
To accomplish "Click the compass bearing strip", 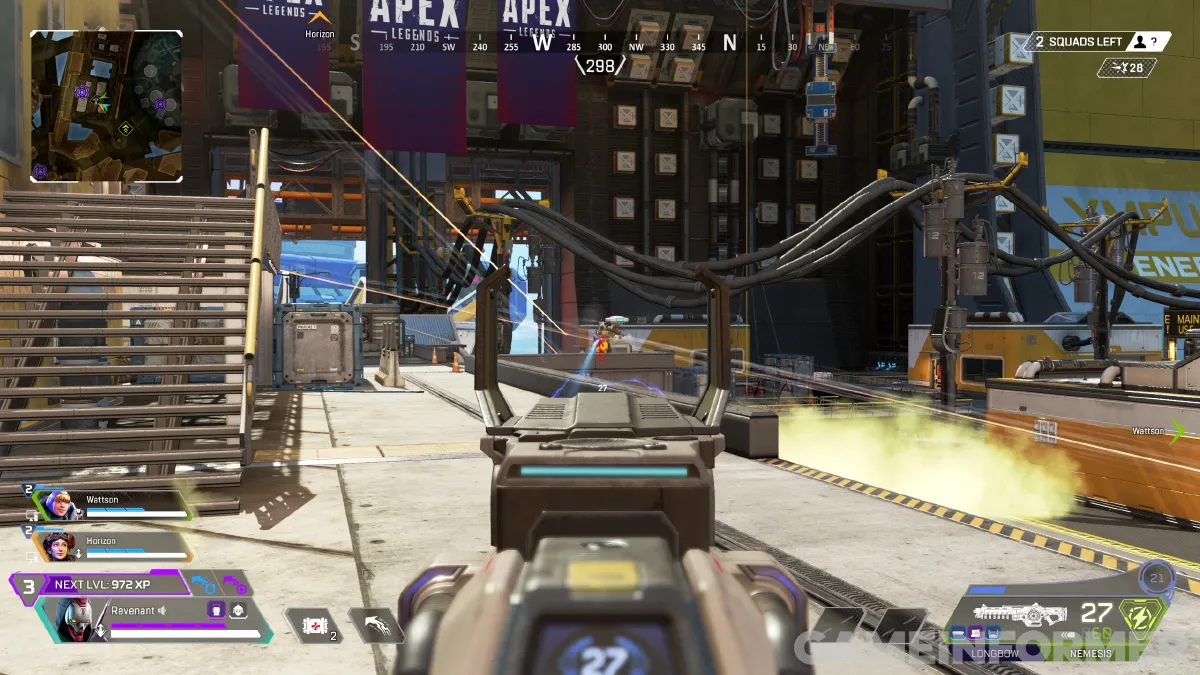I will point(600,45).
